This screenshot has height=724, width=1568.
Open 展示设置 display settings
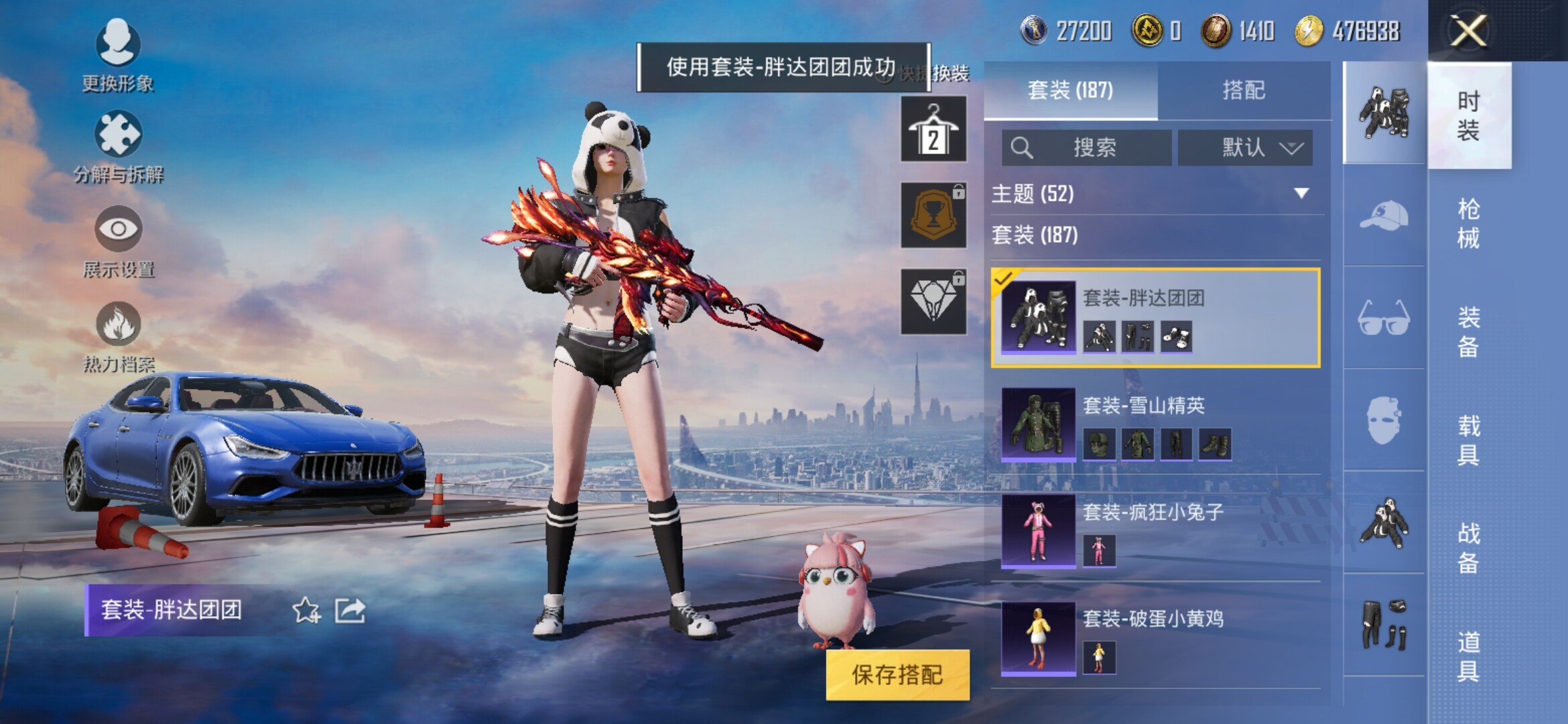pyautogui.click(x=118, y=241)
